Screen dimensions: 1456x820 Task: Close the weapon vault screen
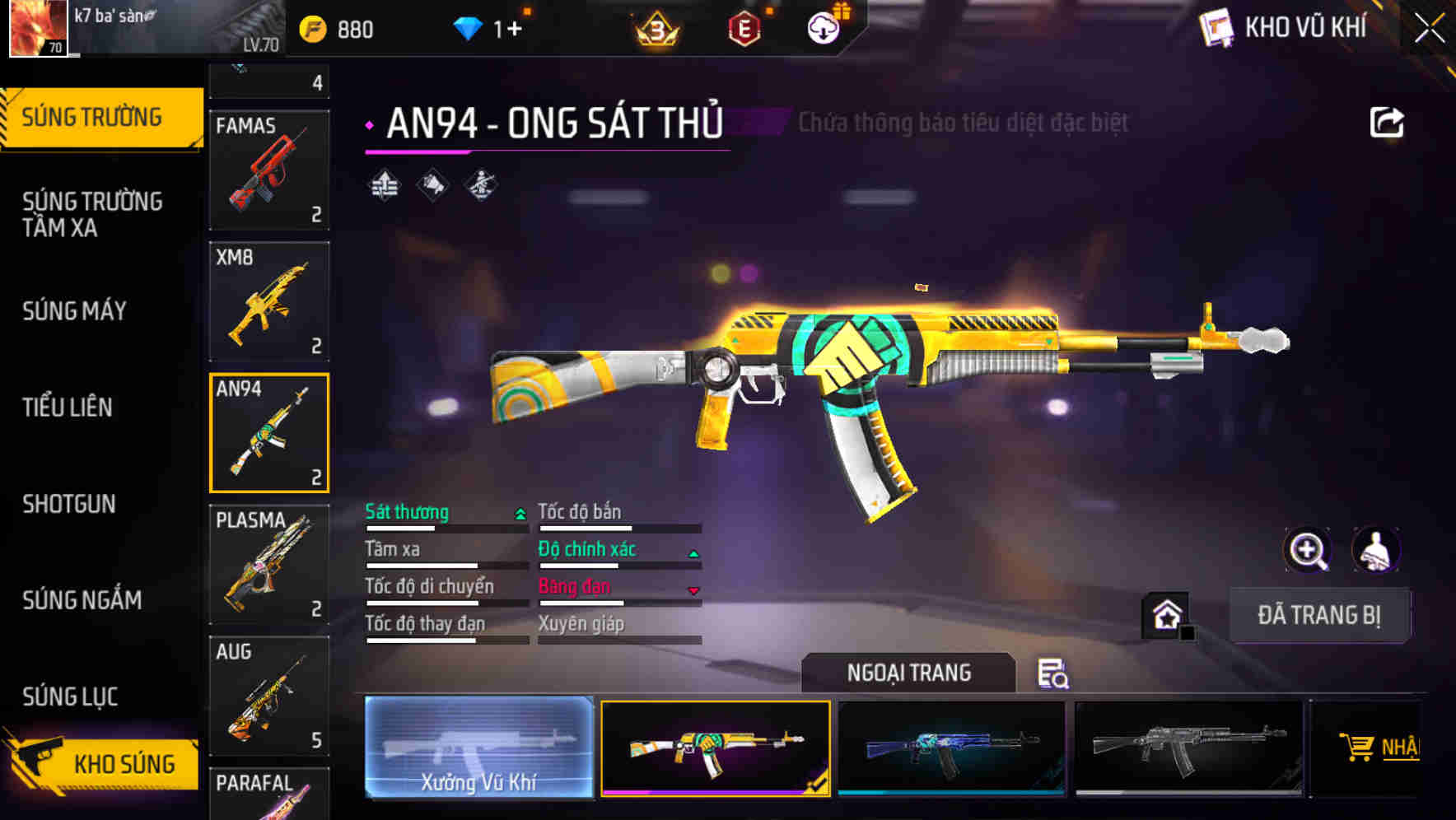[x=1429, y=29]
